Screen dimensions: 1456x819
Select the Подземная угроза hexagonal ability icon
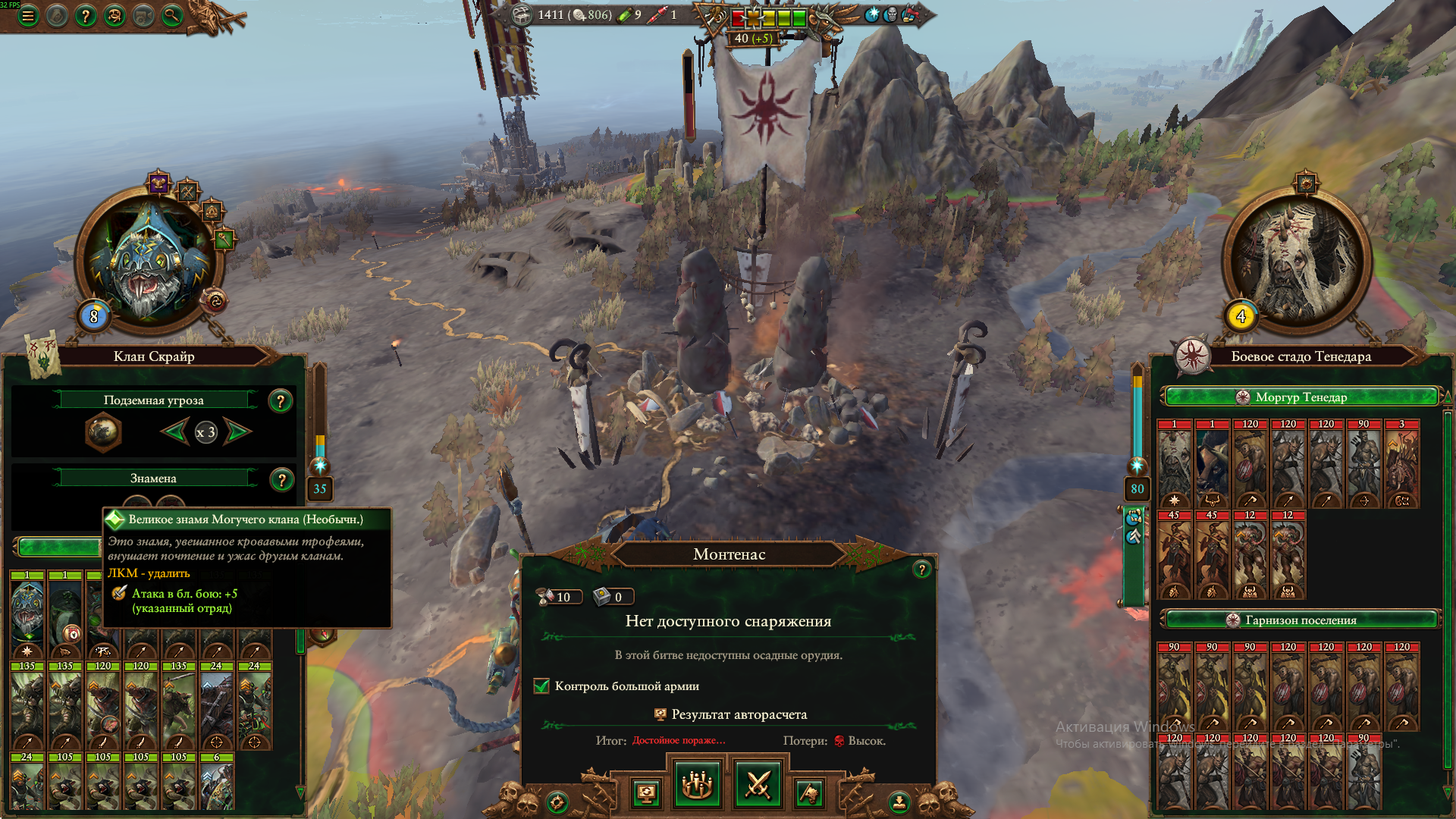click(x=102, y=432)
